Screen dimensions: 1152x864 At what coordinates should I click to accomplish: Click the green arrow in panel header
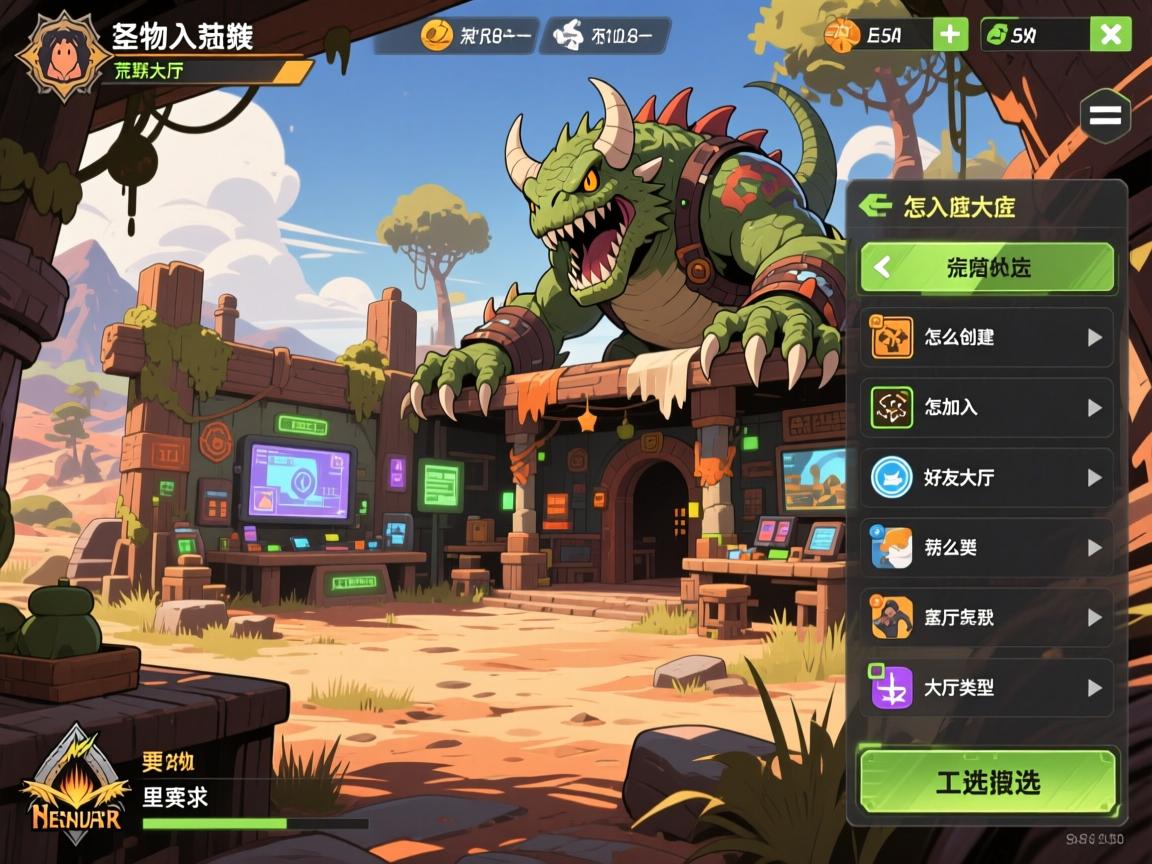click(875, 207)
